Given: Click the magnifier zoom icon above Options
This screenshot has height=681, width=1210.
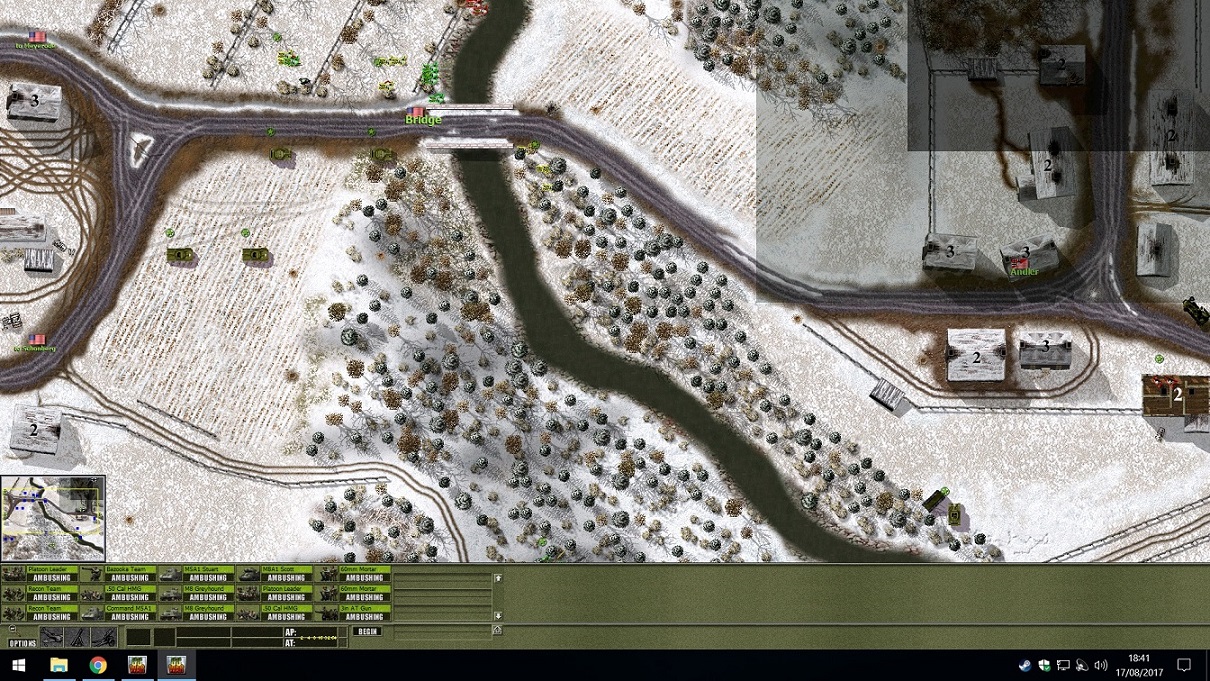Looking at the screenshot, I should [12, 630].
